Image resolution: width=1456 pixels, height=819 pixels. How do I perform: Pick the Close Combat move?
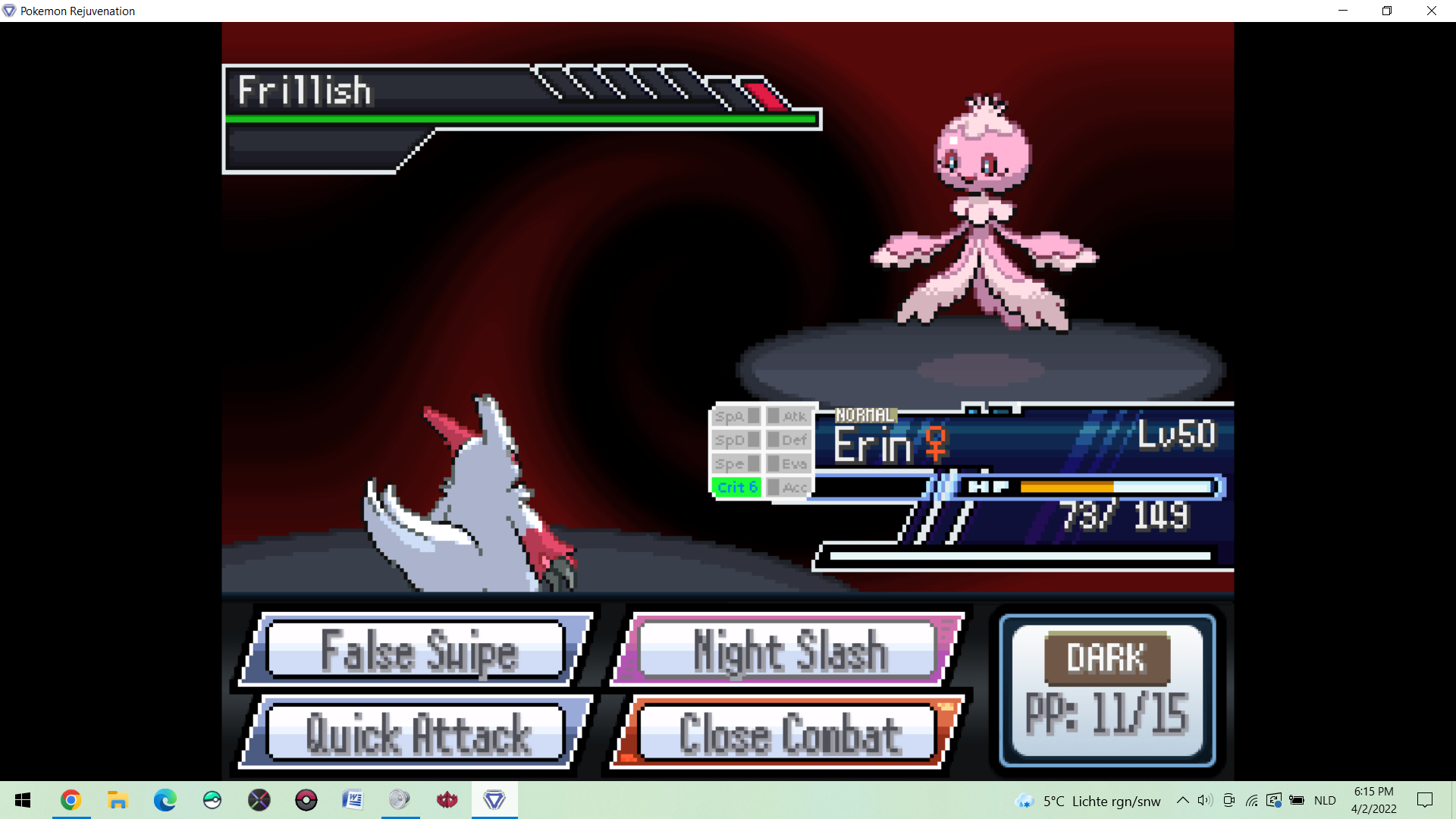pos(789,733)
